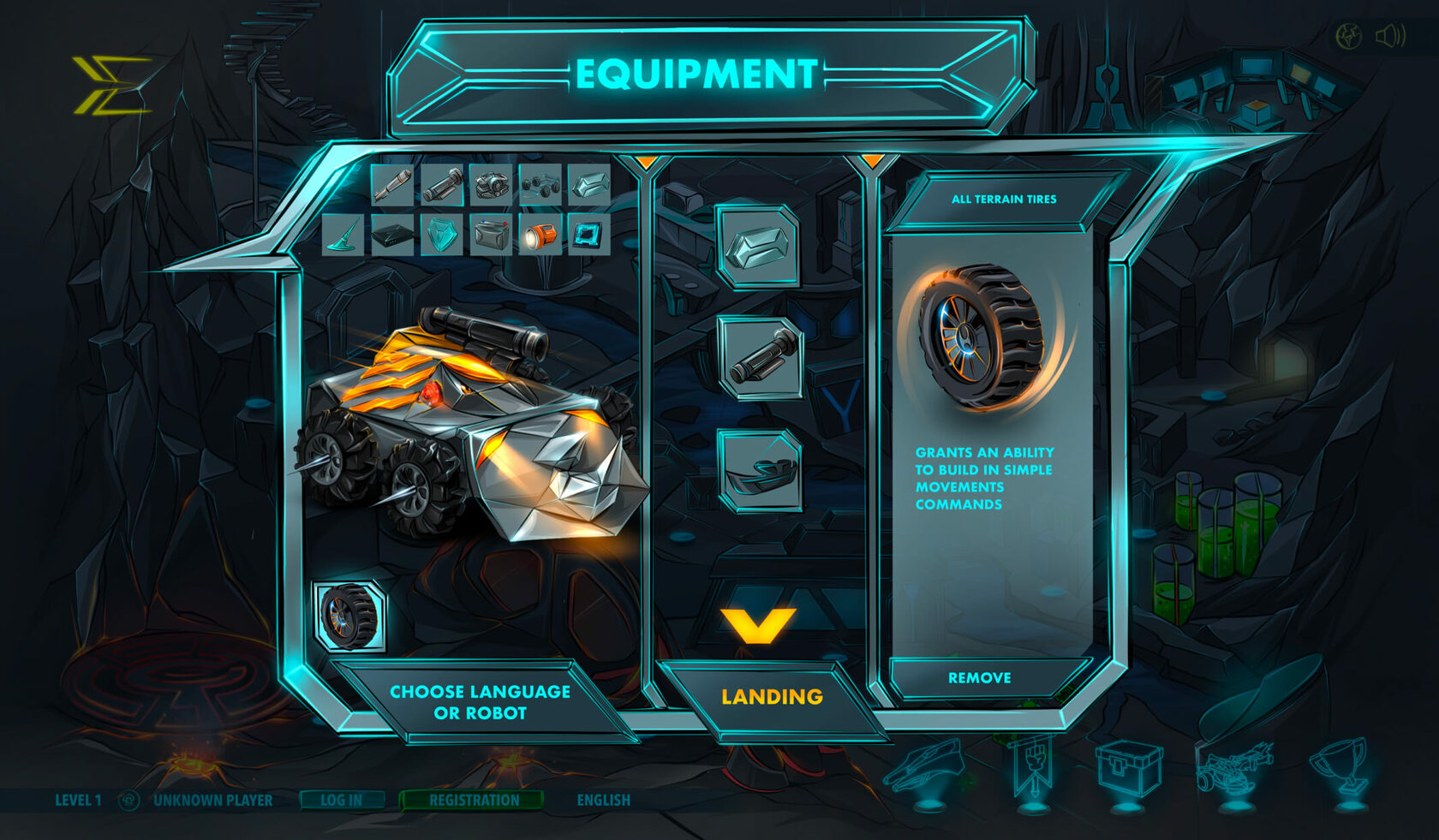
Task: Select the equipped all terrain tire slot
Action: [x=349, y=617]
